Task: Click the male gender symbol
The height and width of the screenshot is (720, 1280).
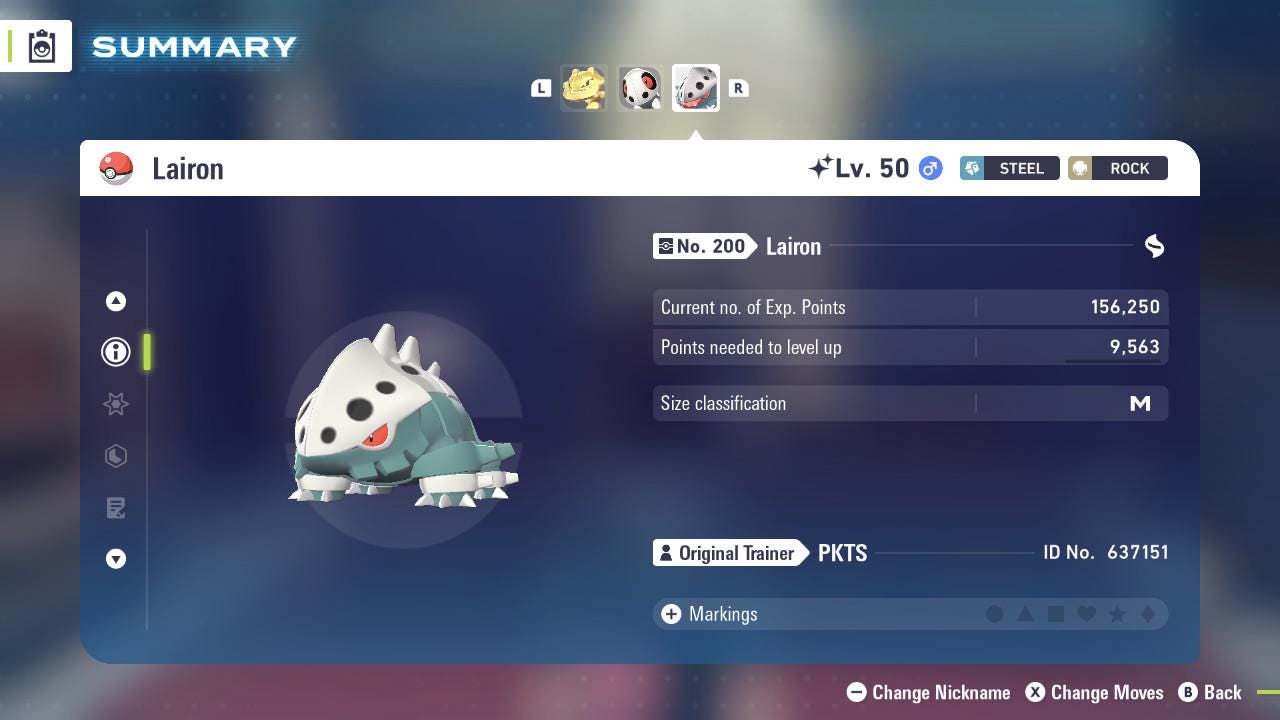Action: pos(929,168)
